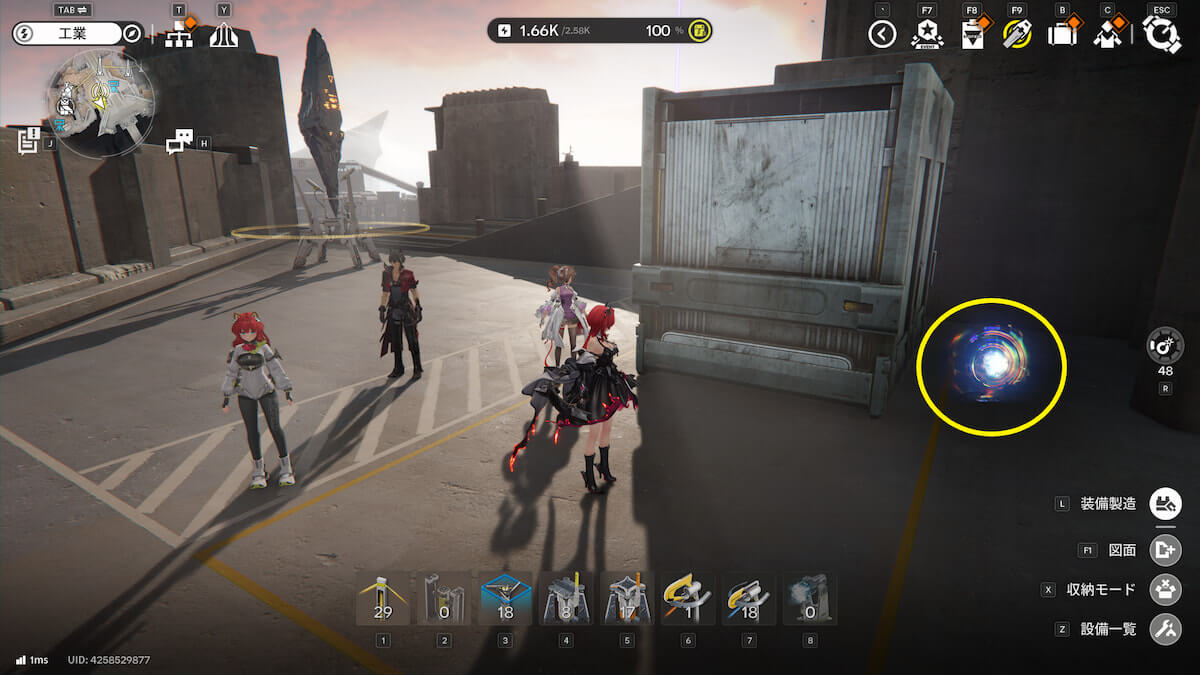This screenshot has height=675, width=1200.
Task: Toggle 収納モード storage mode
Action: [1165, 589]
